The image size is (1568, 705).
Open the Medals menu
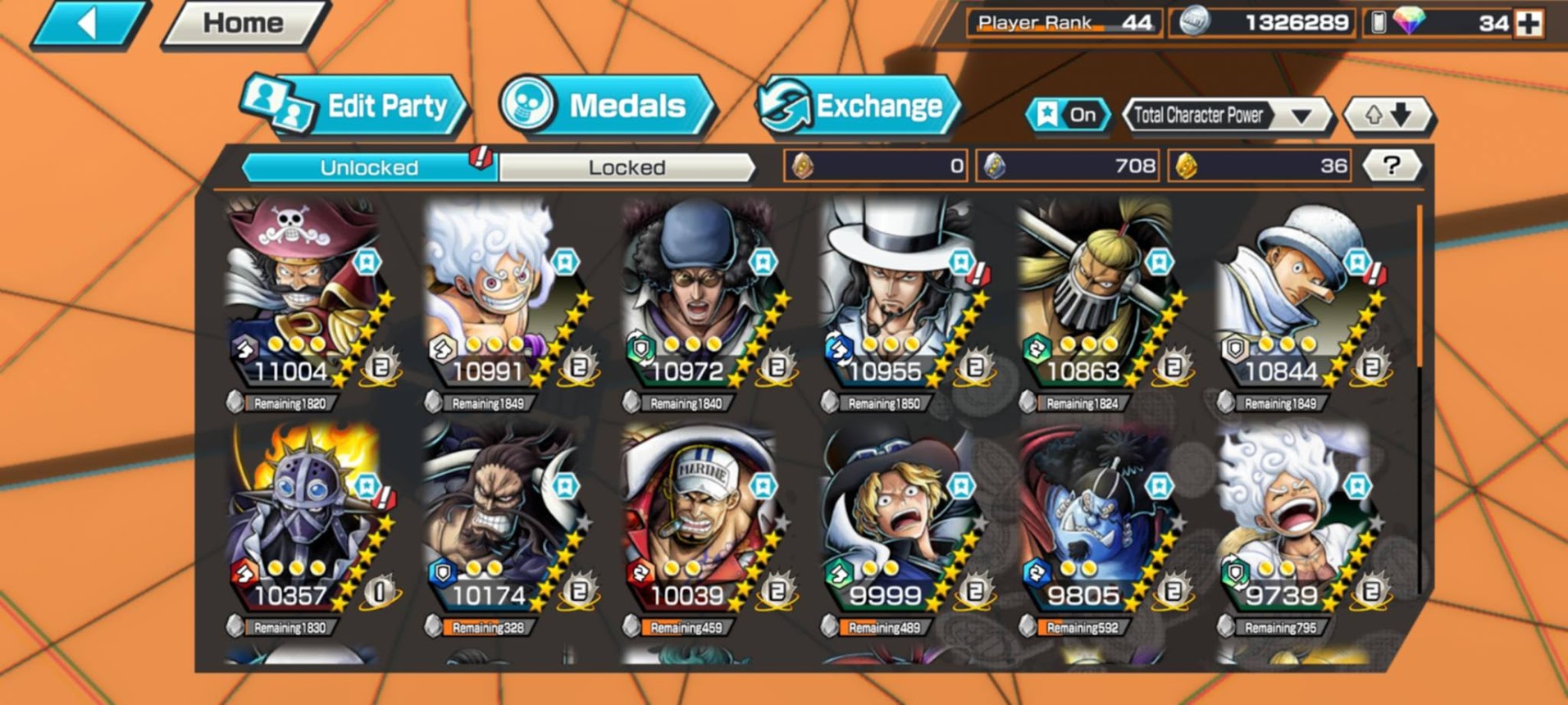[605, 107]
